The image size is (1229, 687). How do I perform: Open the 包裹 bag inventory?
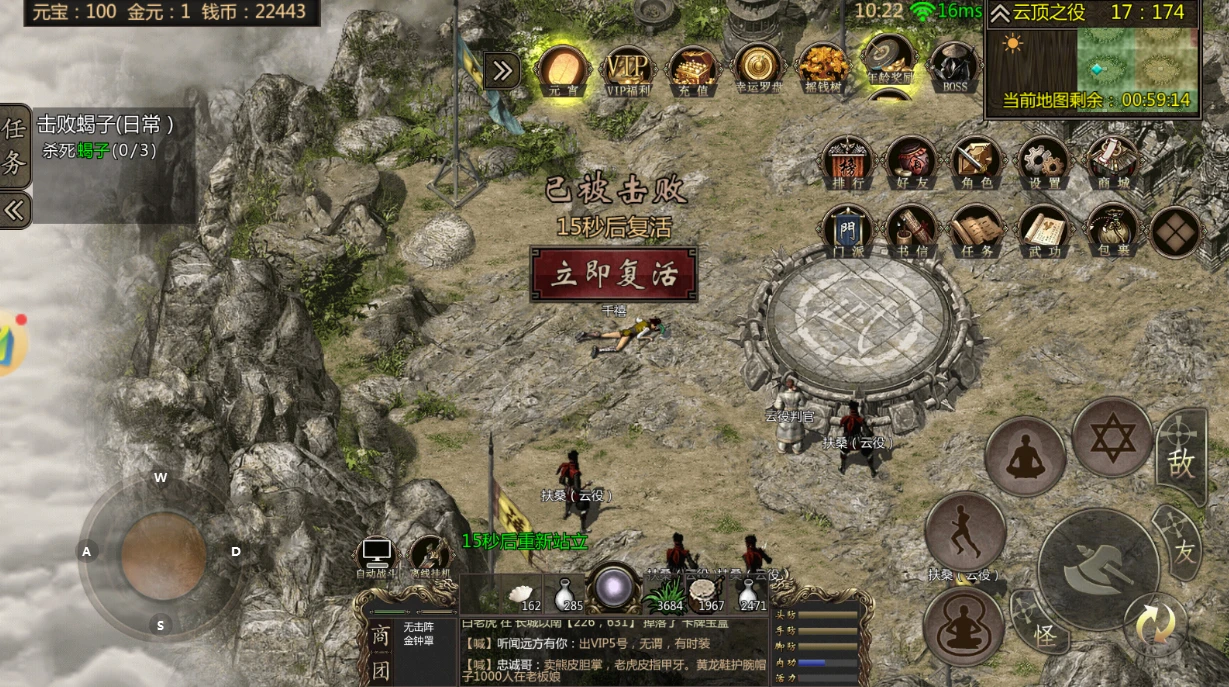1112,230
